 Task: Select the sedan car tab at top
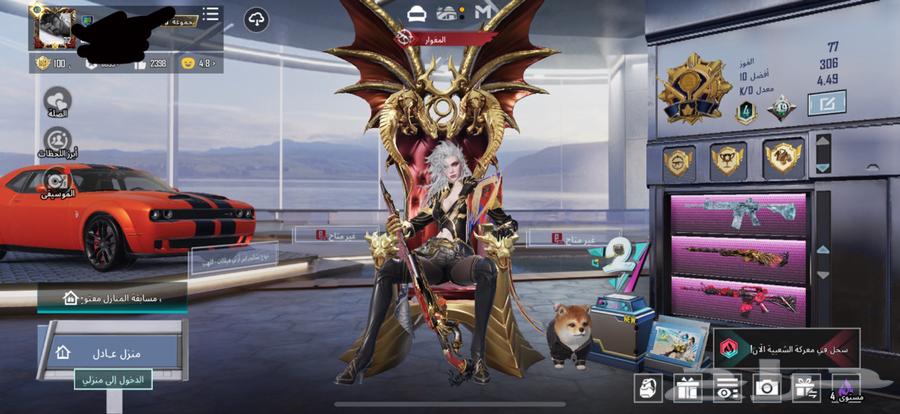pyautogui.click(x=417, y=11)
